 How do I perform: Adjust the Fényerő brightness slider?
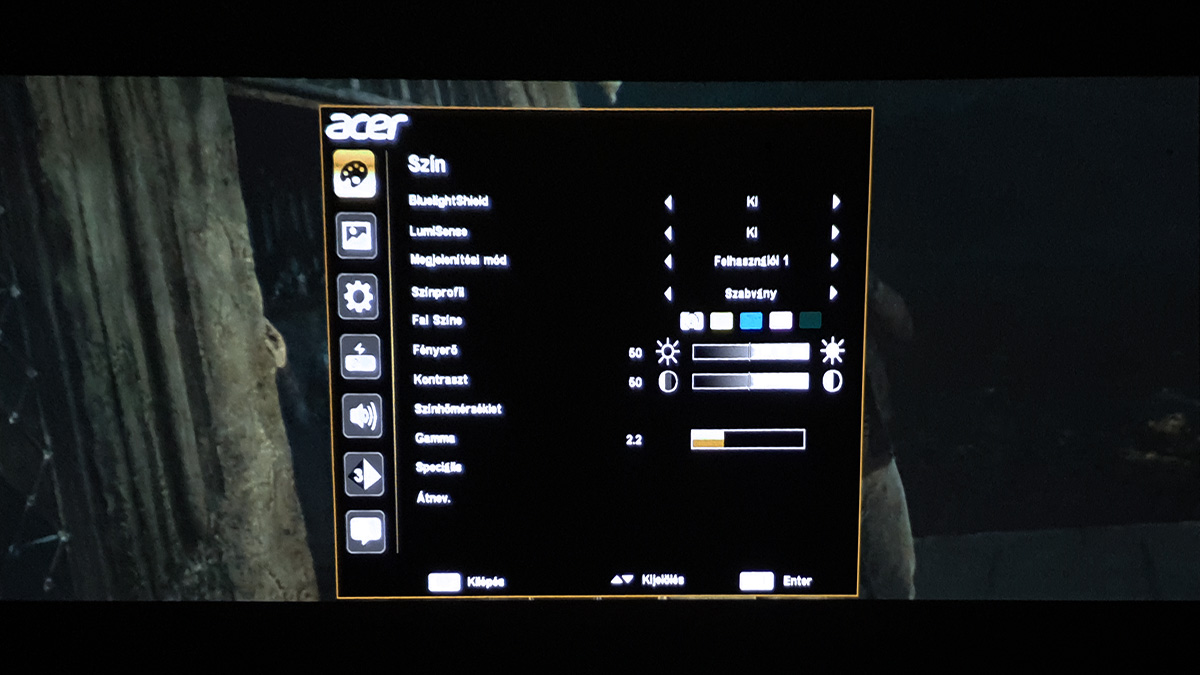point(750,352)
